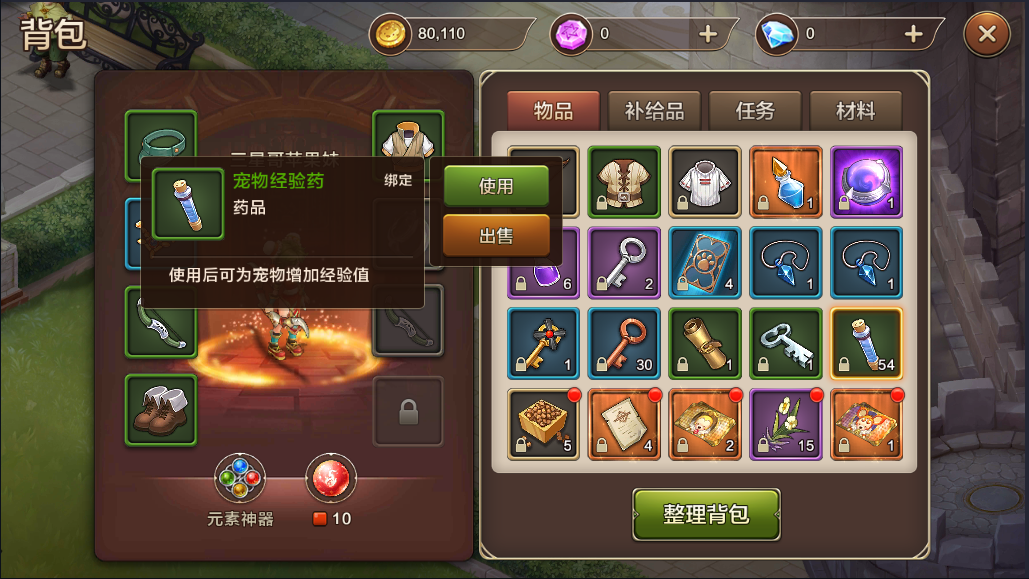Switch to the 补给品 tab

point(654,110)
